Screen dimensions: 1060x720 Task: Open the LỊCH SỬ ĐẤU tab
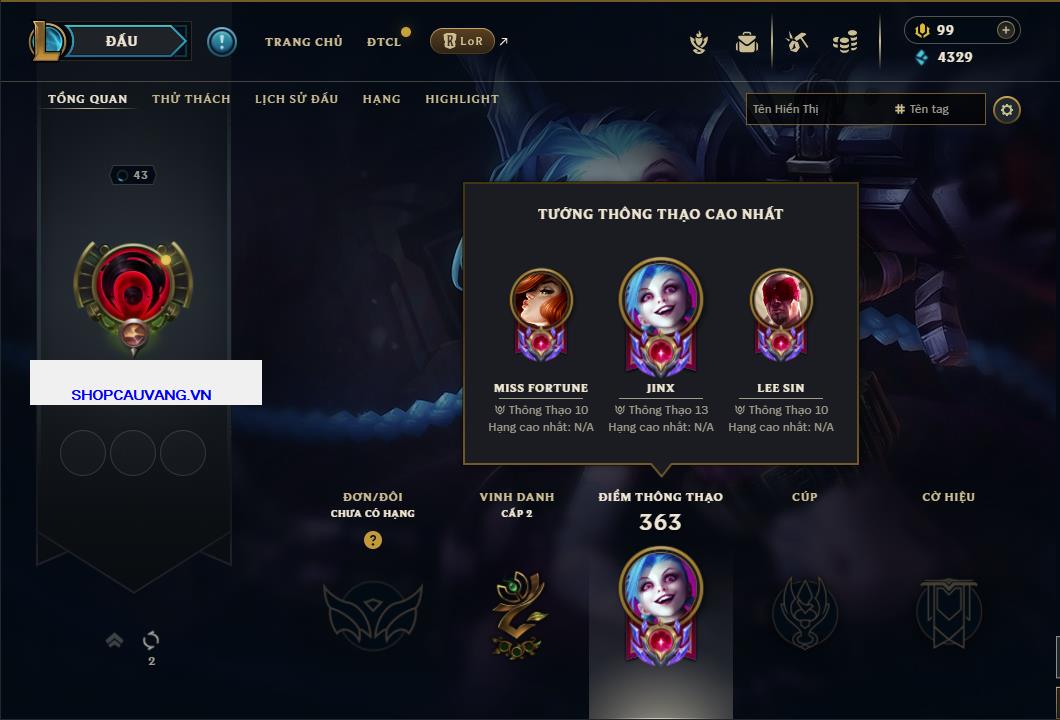296,99
